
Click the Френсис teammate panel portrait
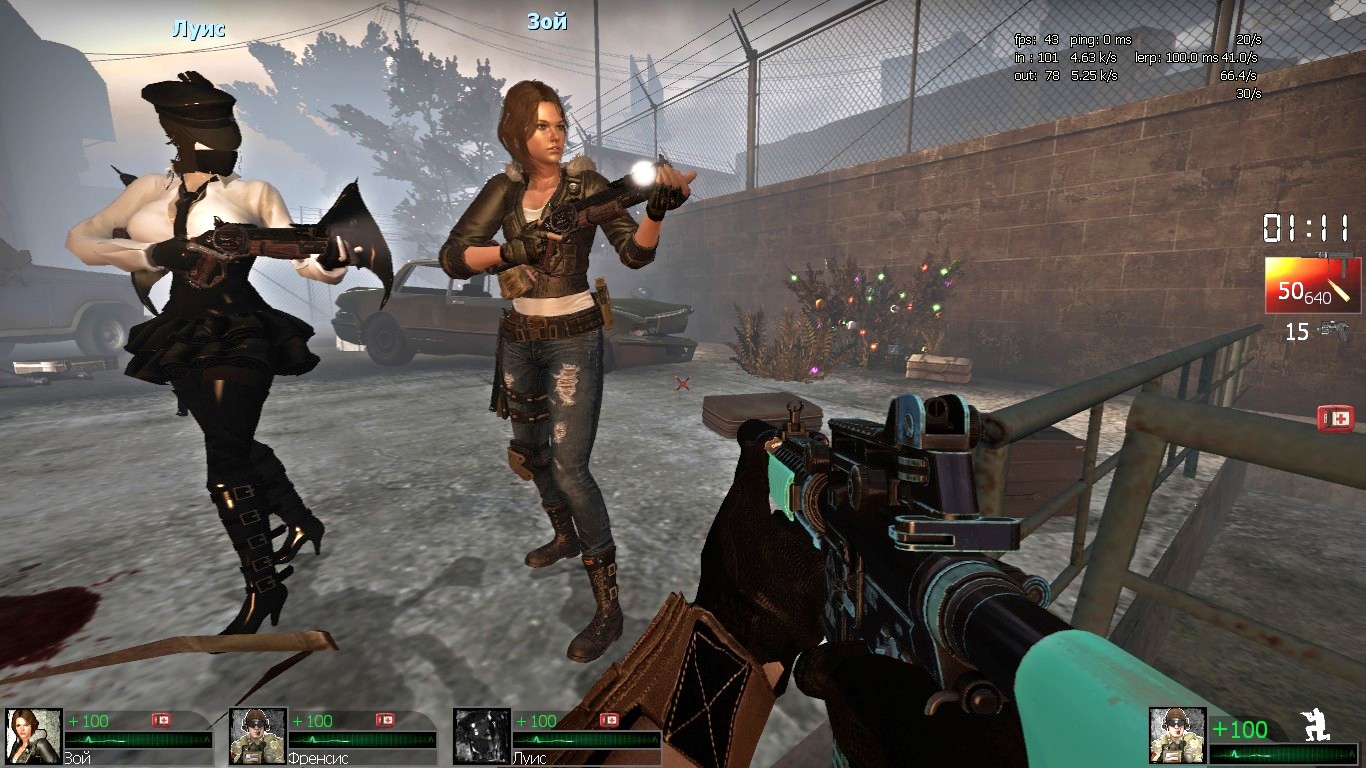(x=258, y=736)
